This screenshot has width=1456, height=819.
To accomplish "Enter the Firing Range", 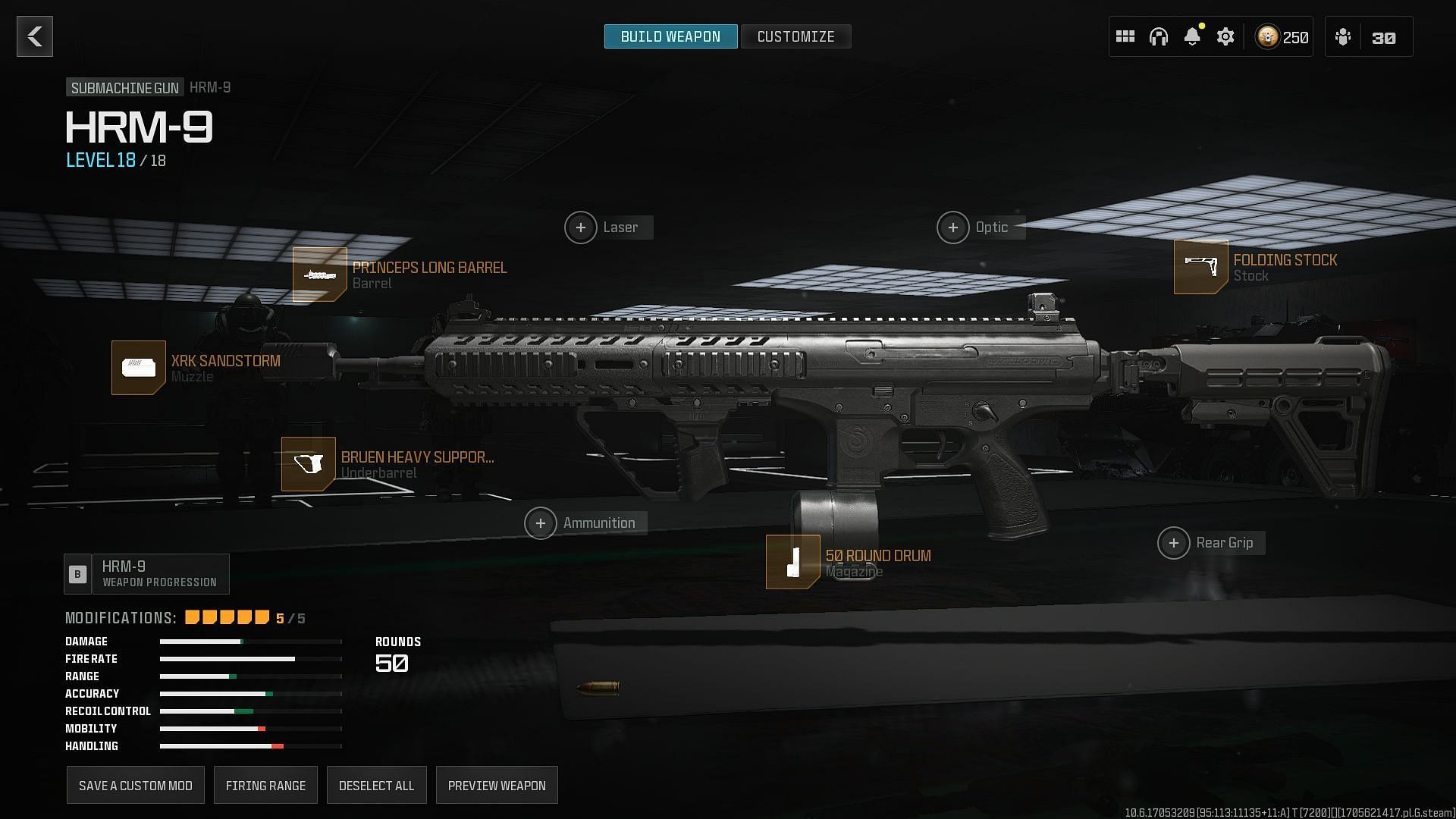I will 265,786.
